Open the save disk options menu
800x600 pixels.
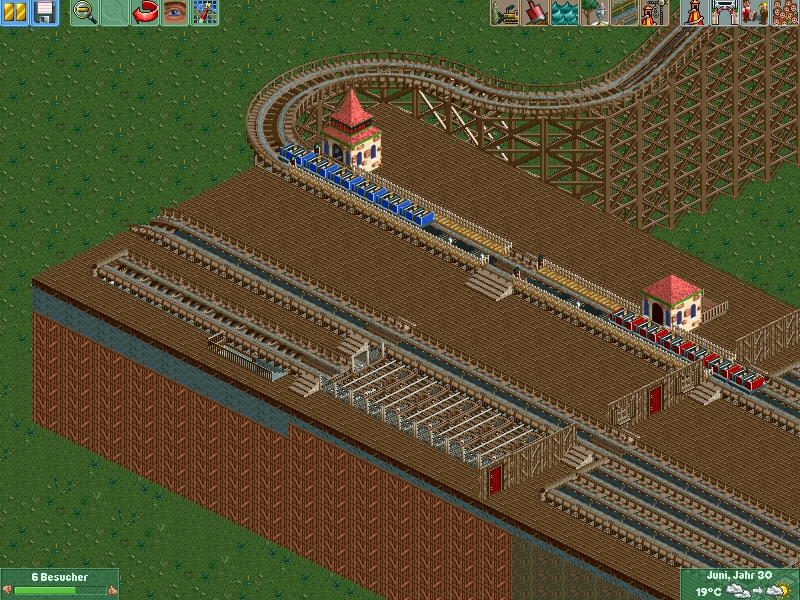point(44,13)
